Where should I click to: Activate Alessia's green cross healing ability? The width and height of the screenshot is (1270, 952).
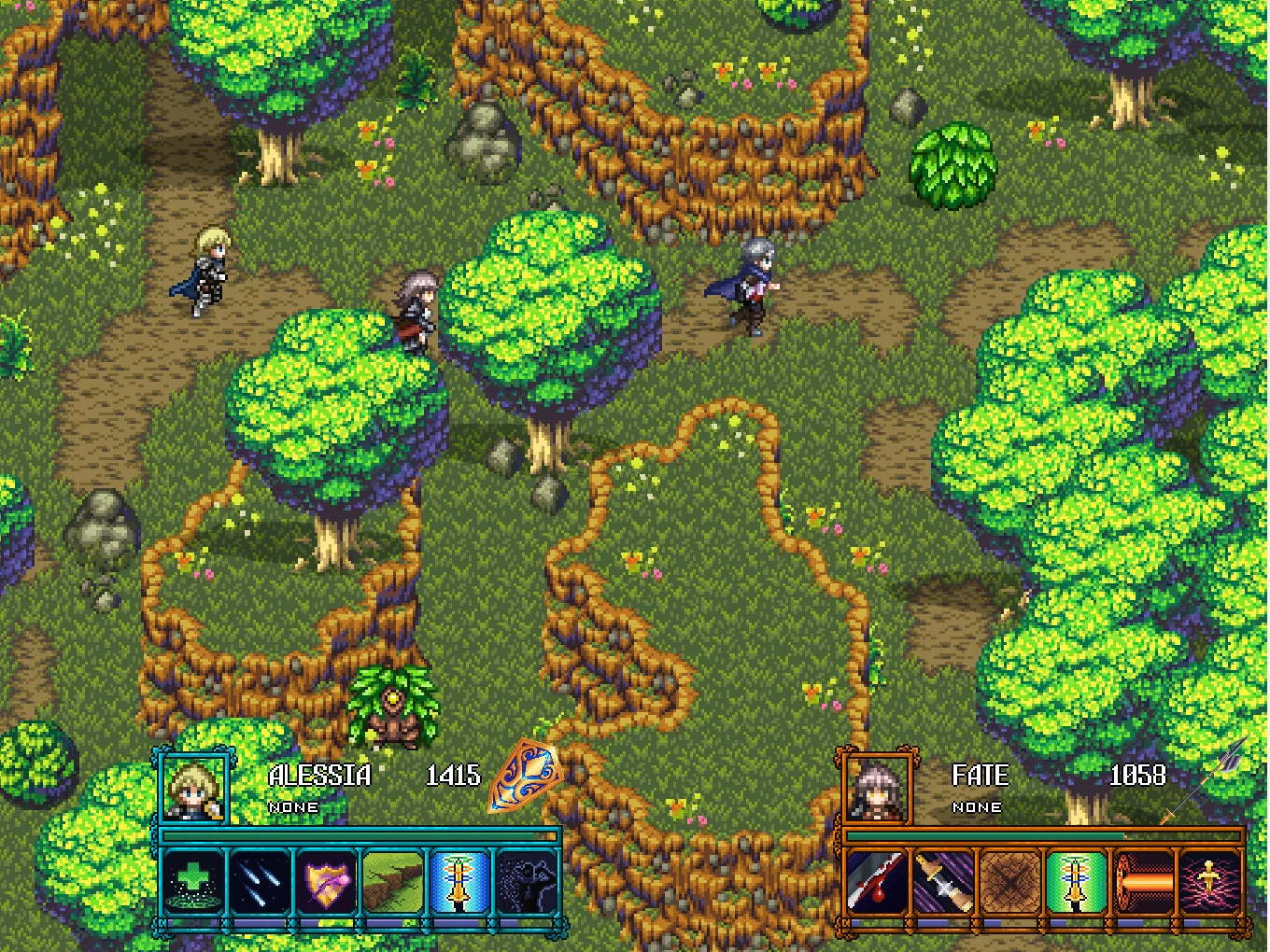click(x=193, y=881)
